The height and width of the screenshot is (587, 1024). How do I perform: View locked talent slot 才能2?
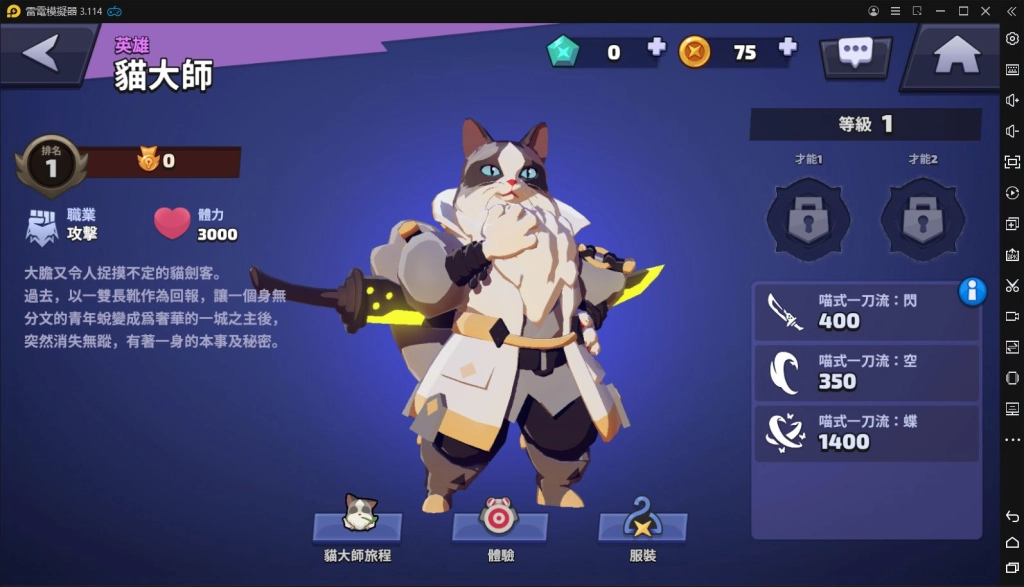pyautogui.click(x=922, y=216)
